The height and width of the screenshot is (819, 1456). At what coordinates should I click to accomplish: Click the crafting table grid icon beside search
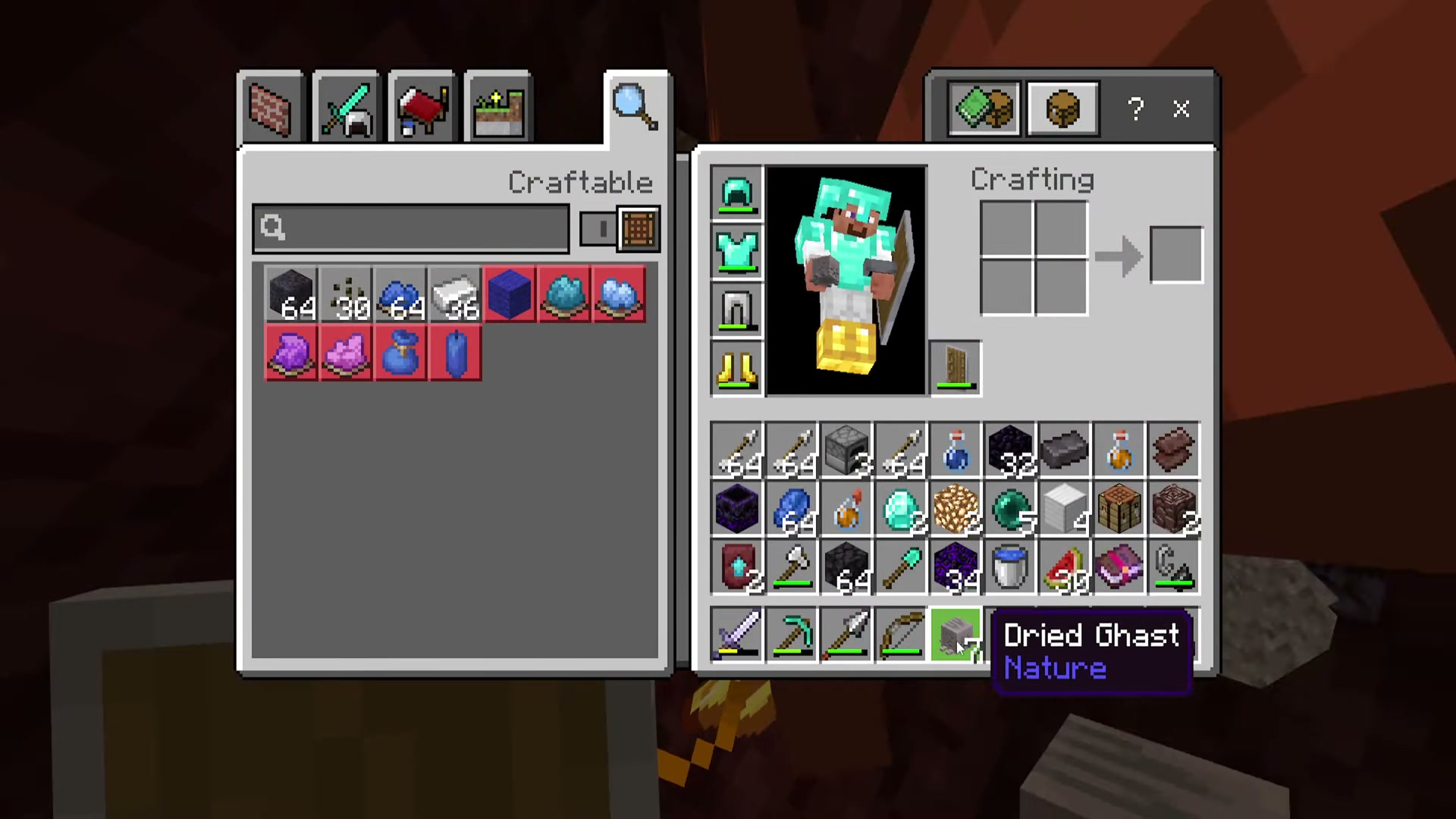[x=638, y=229]
